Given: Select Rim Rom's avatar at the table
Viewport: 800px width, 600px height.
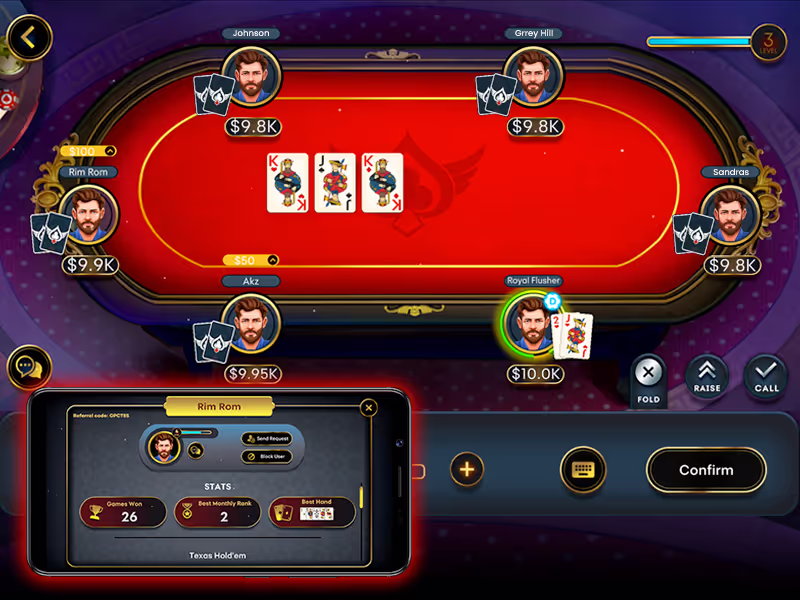Looking at the screenshot, I should pos(89,214).
